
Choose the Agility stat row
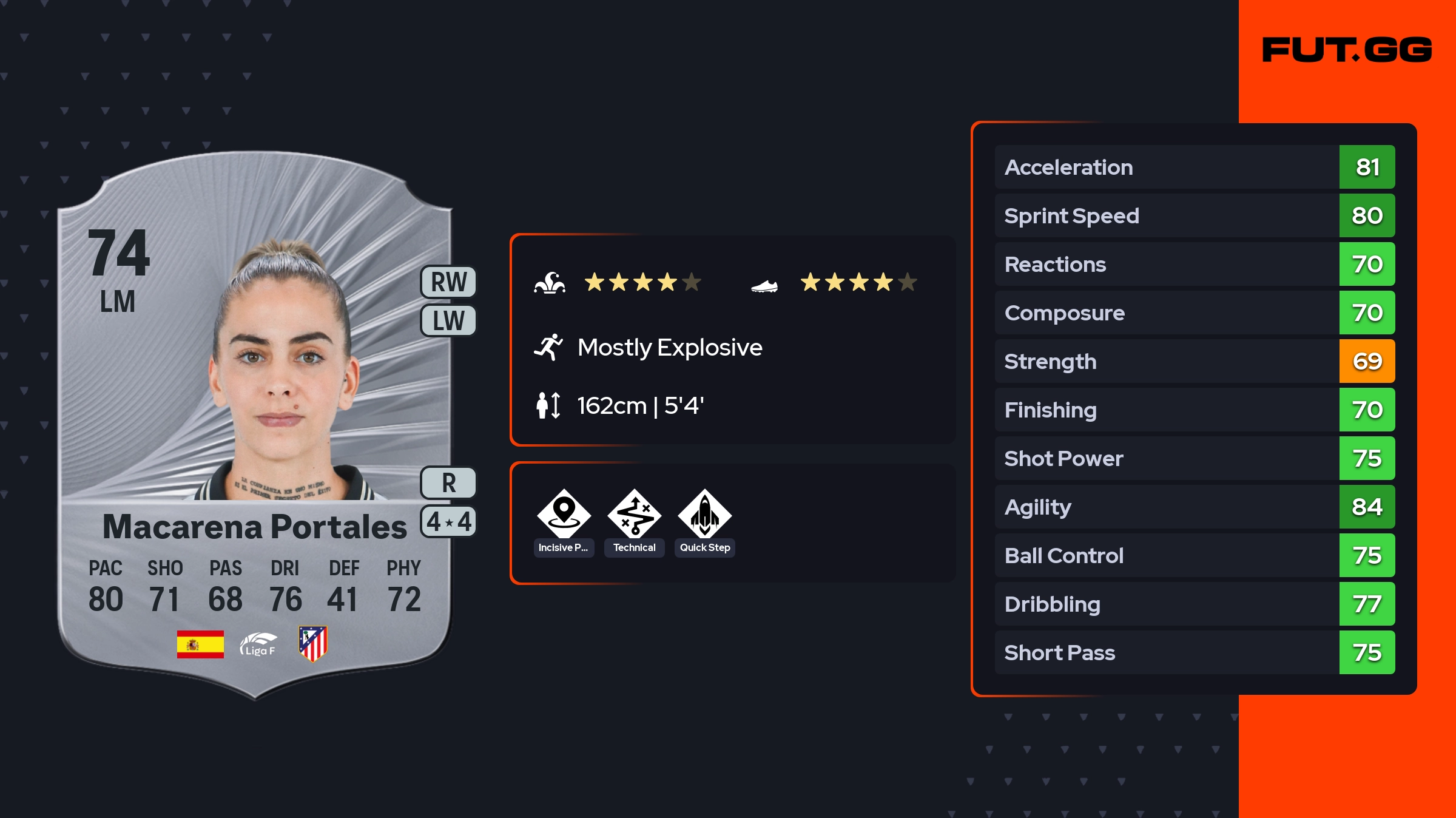pos(1194,507)
